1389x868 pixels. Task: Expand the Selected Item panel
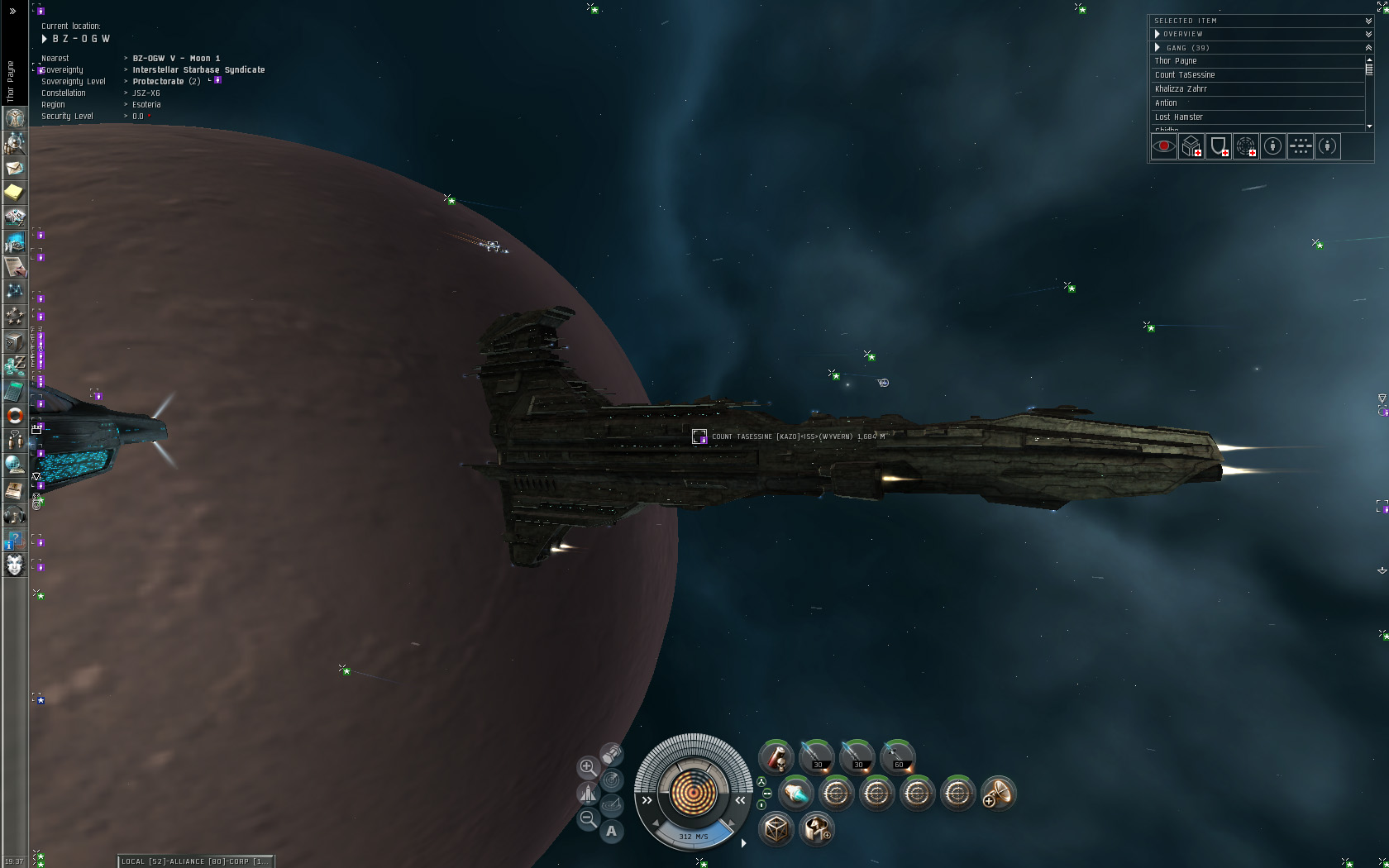click(x=1368, y=21)
